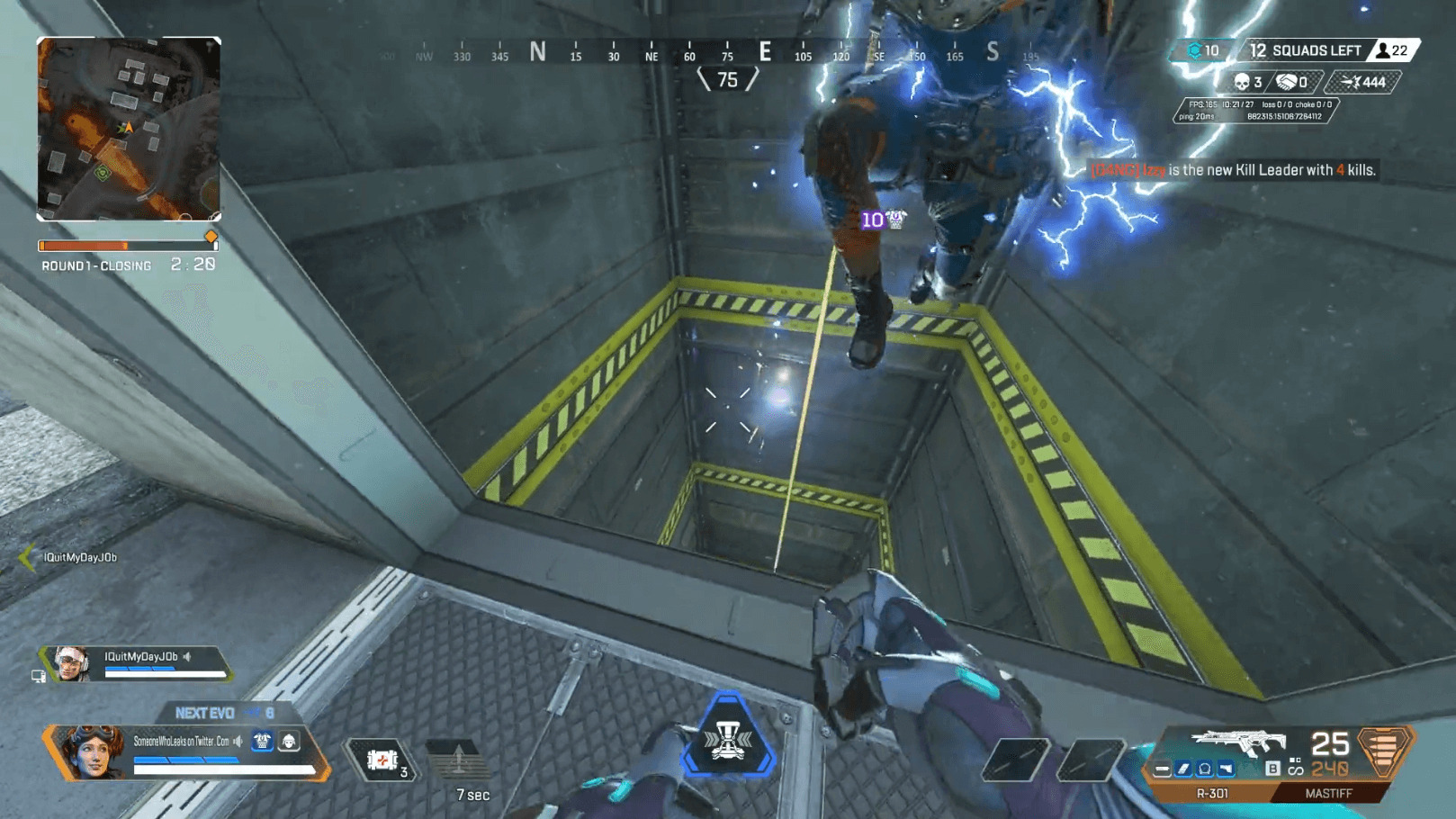Click the body shield icon beside your name
The width and height of the screenshot is (1456, 819).
[x=262, y=741]
